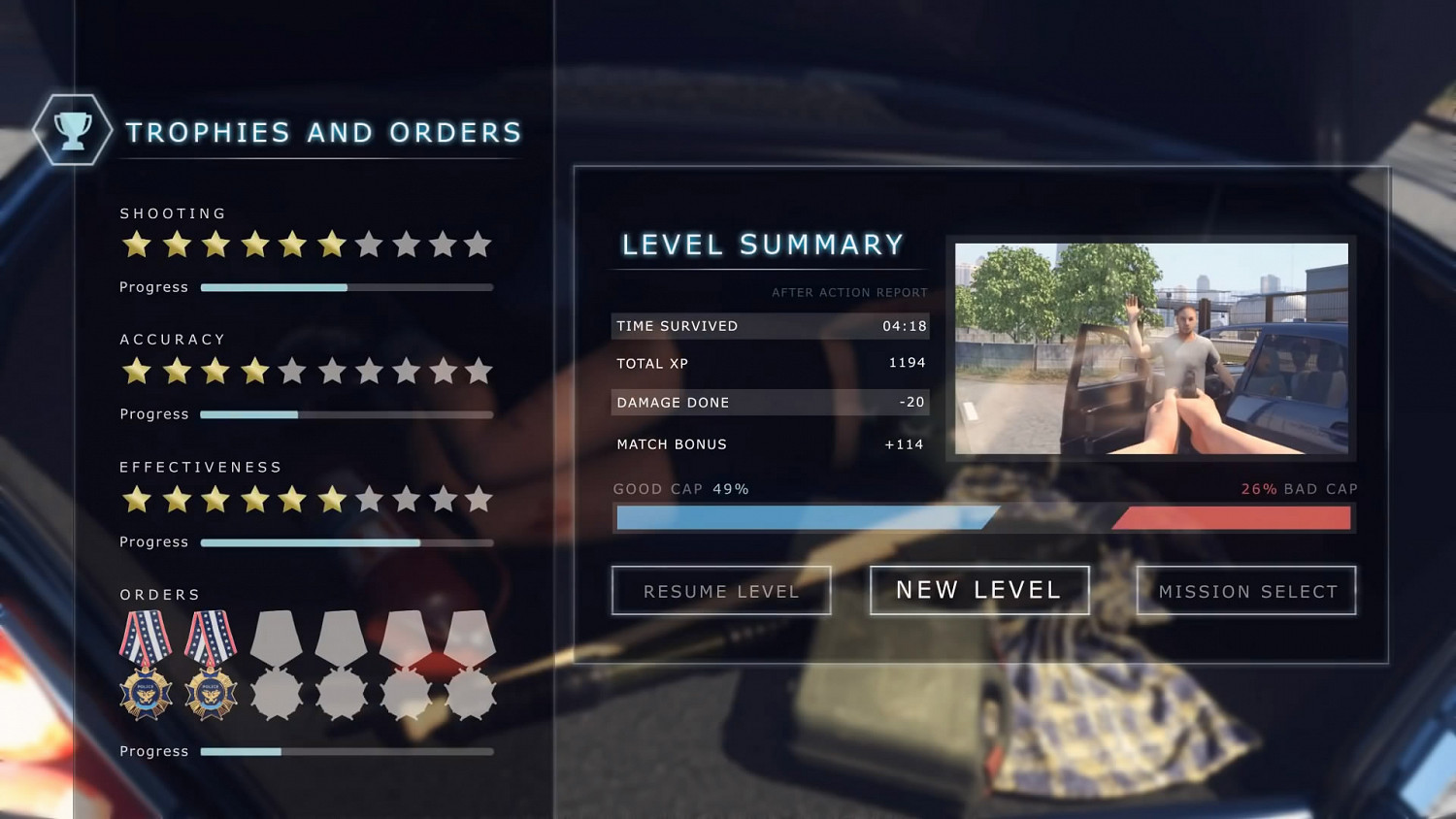Choose RESUME LEVEL to continue playing

pos(721,590)
